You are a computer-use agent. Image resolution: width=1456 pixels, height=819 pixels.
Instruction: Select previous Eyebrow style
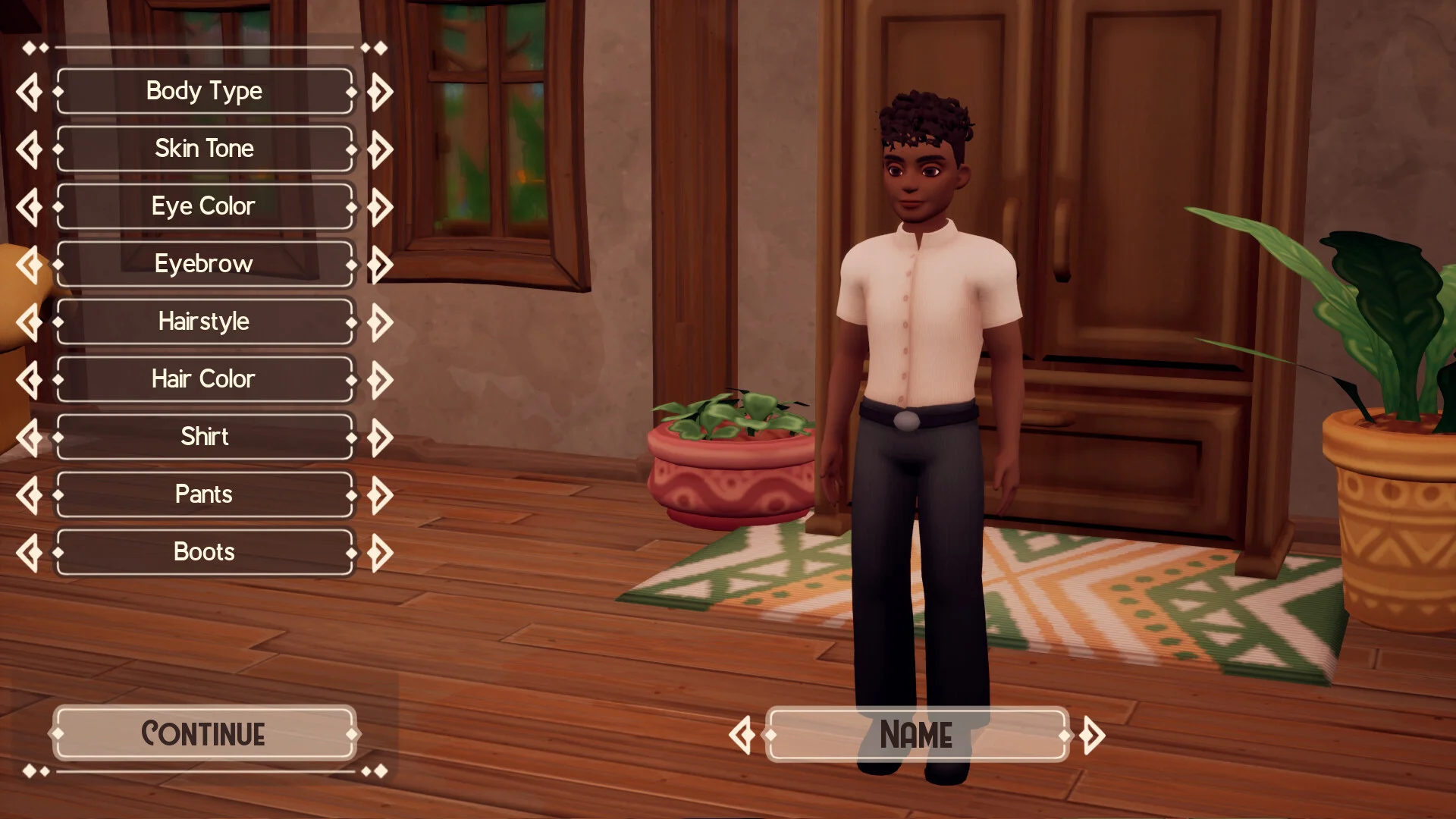coord(30,265)
